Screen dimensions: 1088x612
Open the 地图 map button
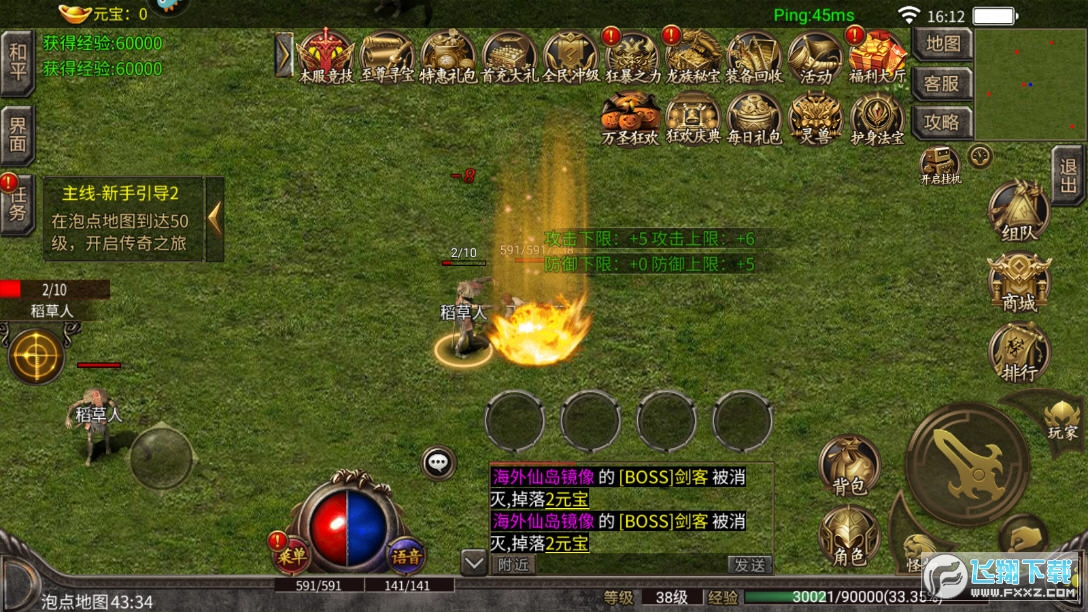(942, 44)
